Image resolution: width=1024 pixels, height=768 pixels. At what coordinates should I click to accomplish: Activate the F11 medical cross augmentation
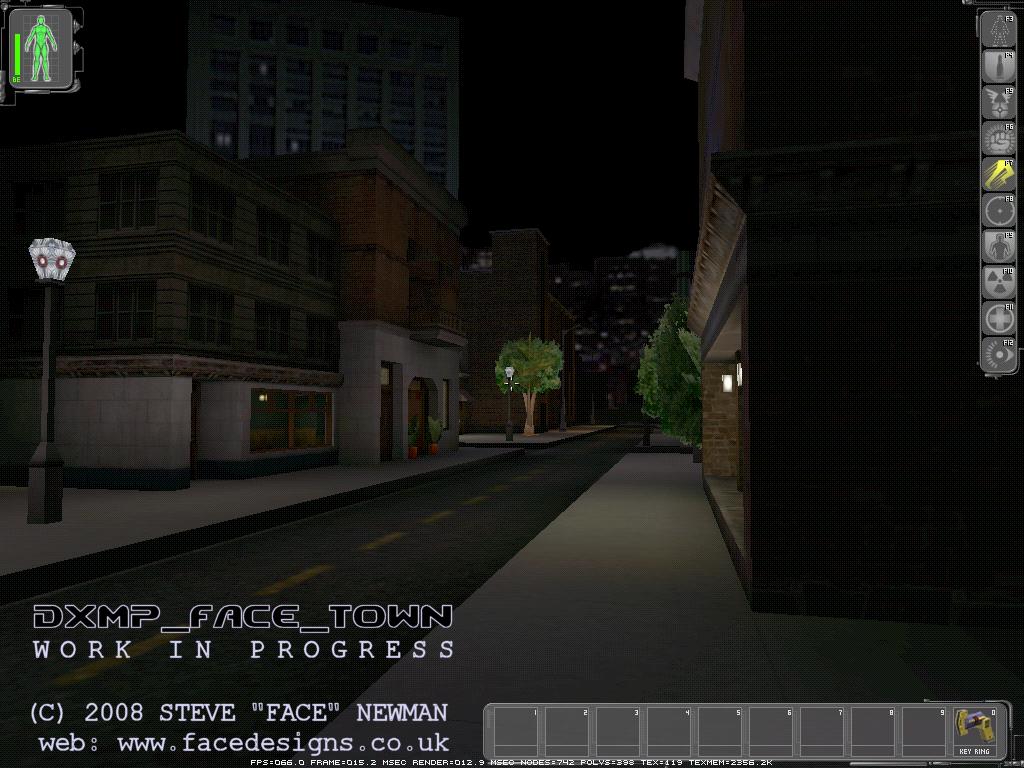tap(997, 319)
